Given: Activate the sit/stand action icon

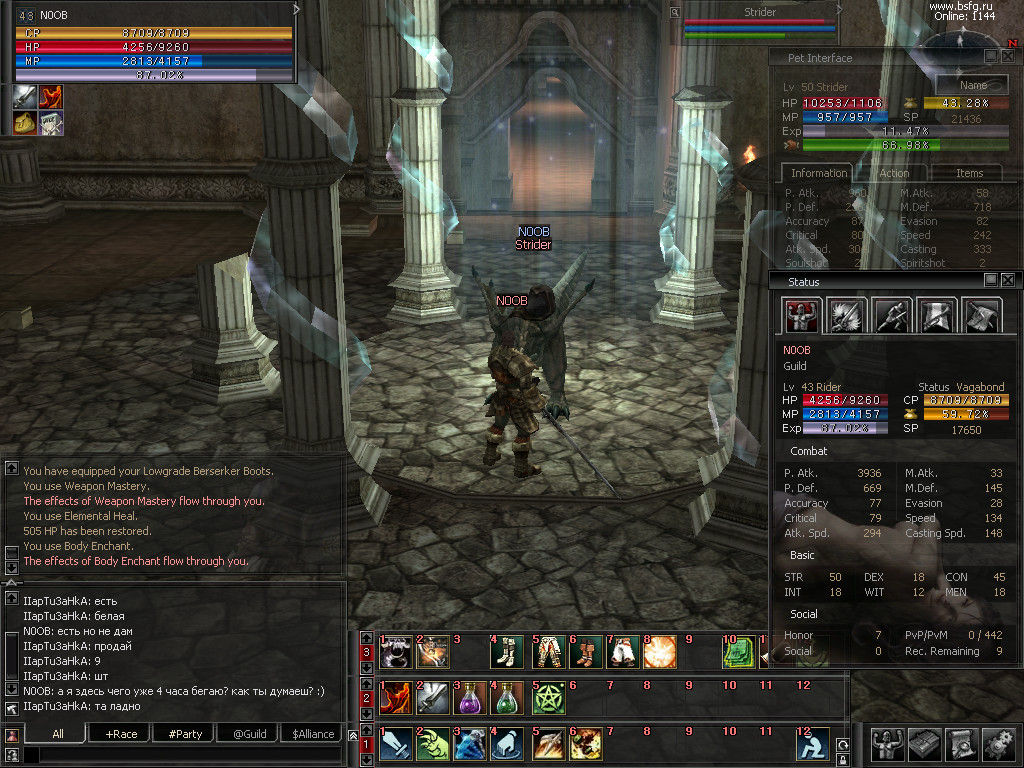Looking at the screenshot, I should (x=812, y=744).
